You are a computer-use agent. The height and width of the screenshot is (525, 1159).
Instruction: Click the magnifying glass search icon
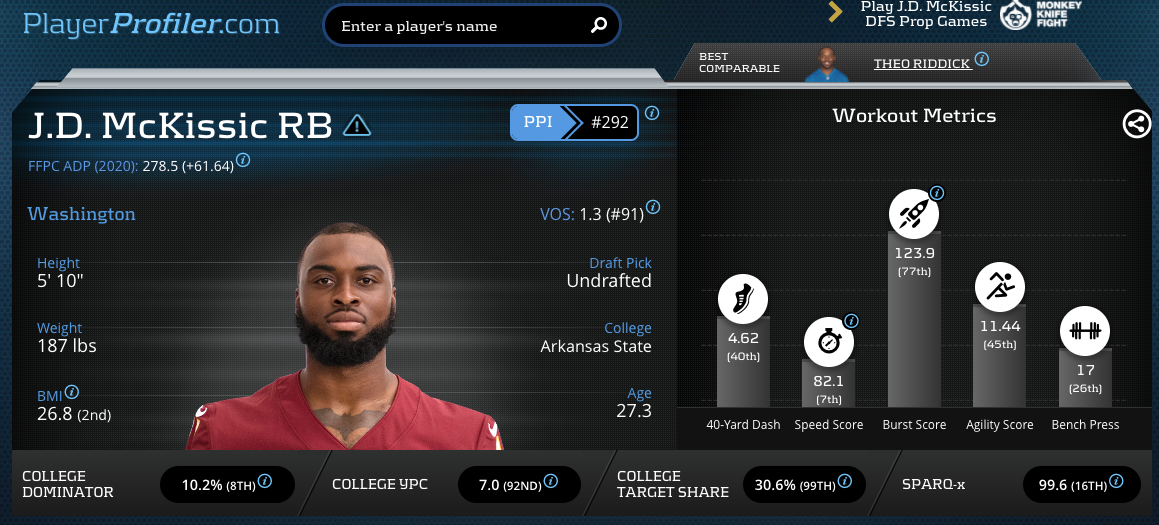599,26
